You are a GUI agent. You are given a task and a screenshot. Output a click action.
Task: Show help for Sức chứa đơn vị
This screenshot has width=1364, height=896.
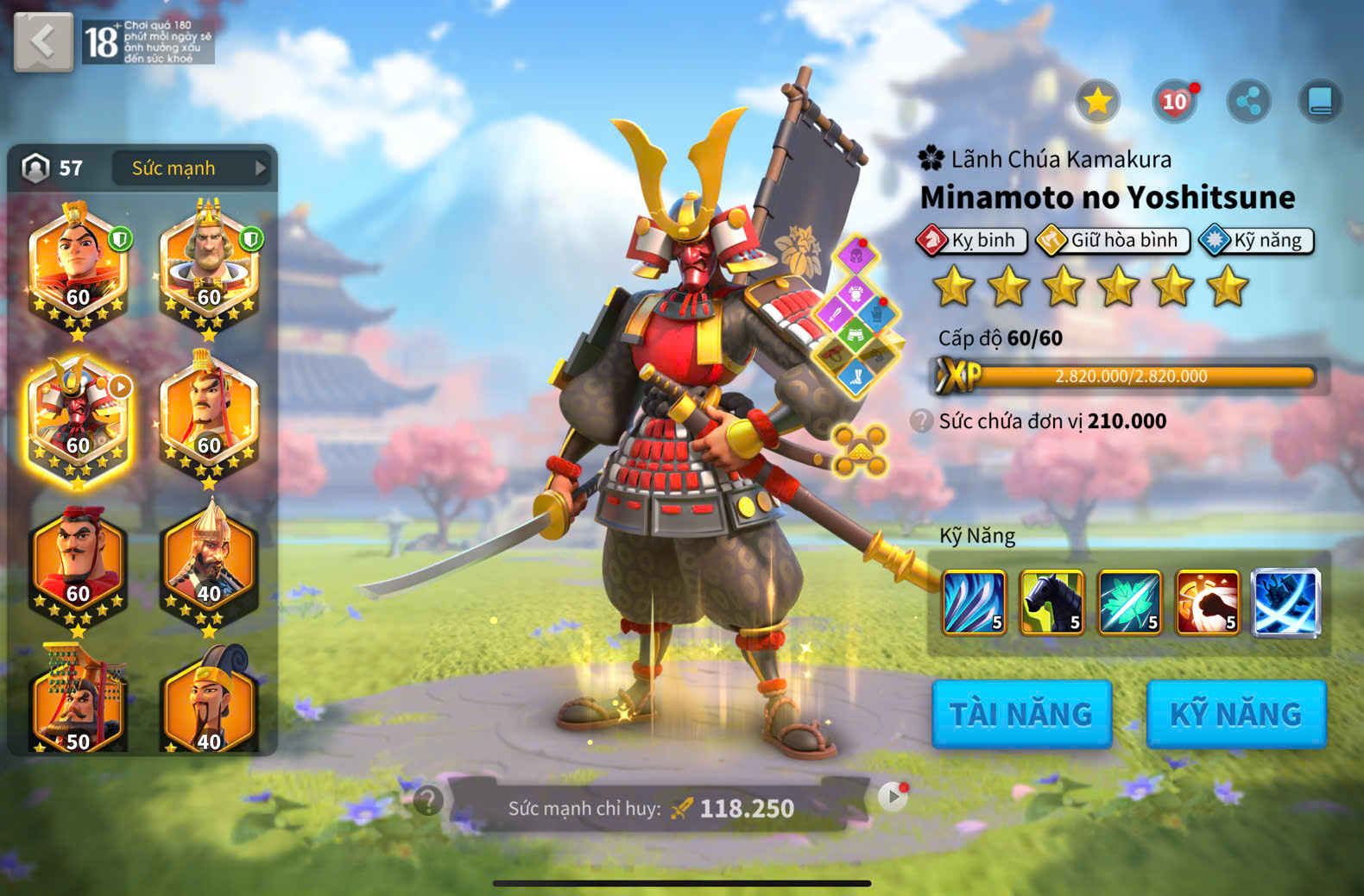tap(922, 421)
